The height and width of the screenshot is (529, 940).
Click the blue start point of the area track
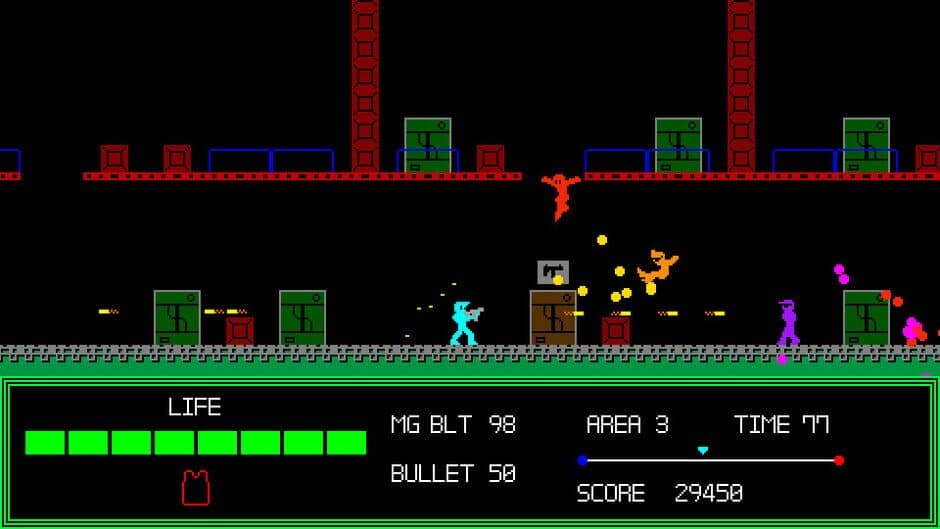tap(582, 461)
